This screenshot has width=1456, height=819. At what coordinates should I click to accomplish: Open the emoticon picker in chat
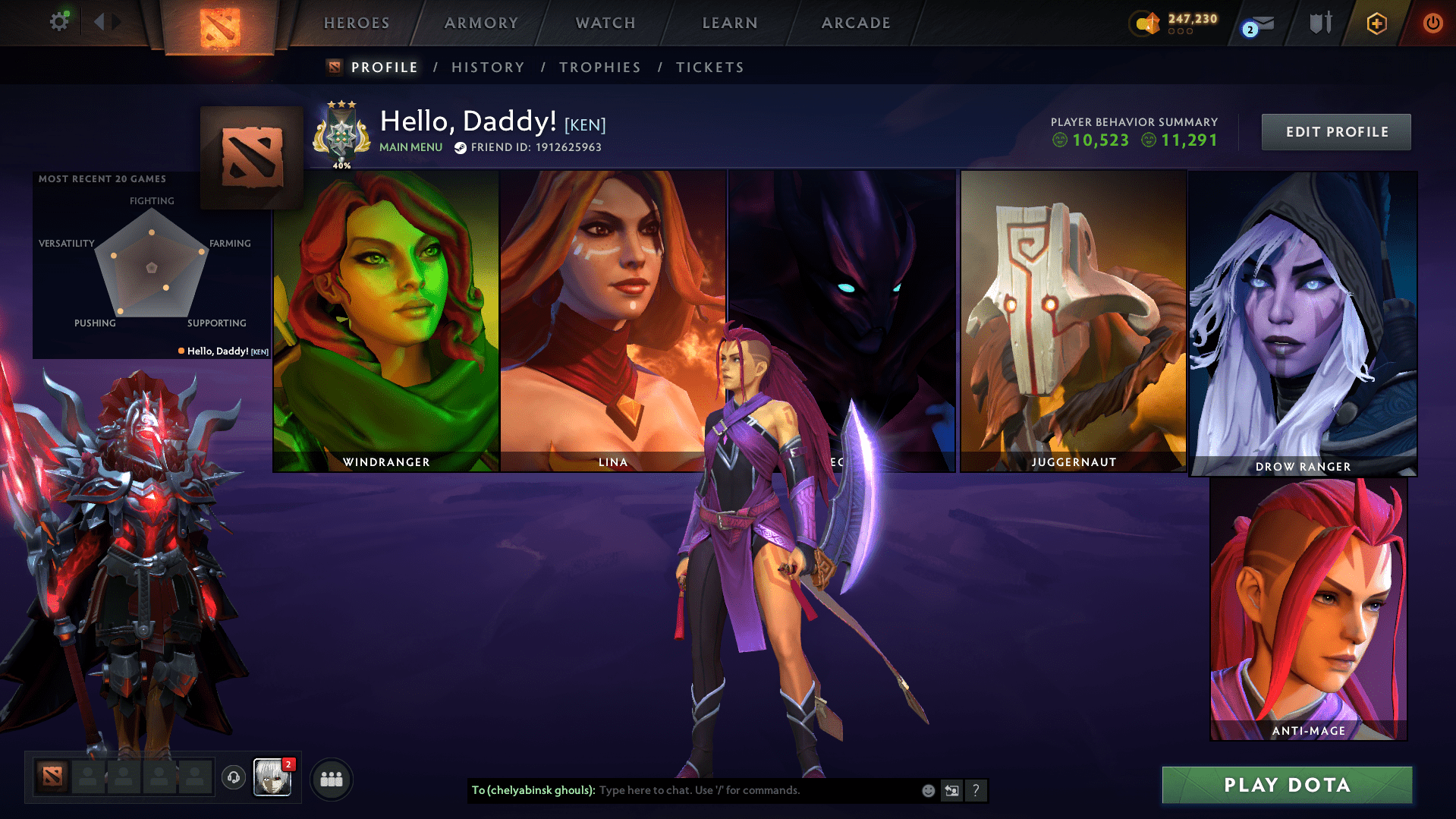(x=928, y=790)
